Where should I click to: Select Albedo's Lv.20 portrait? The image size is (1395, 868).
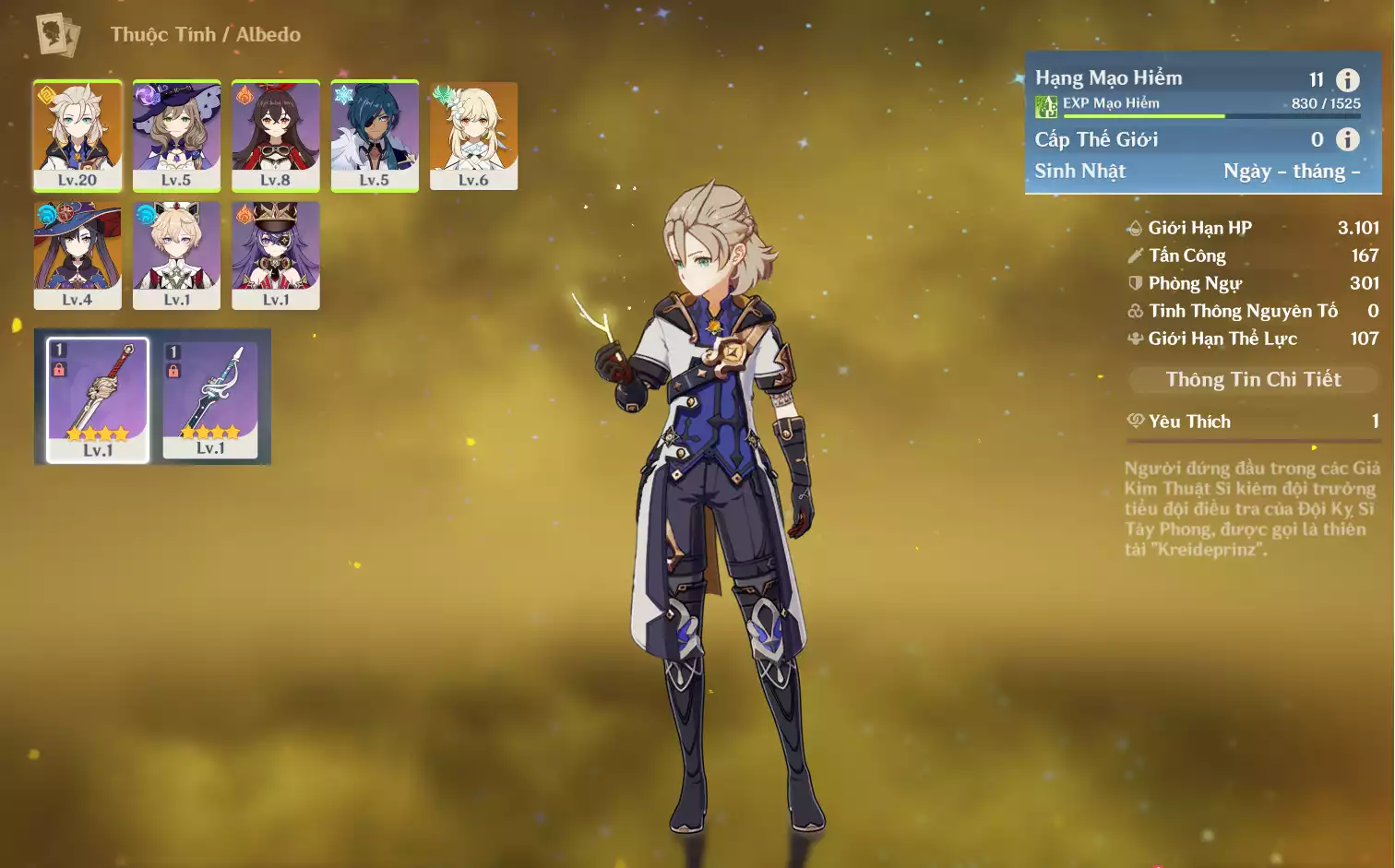pyautogui.click(x=77, y=135)
